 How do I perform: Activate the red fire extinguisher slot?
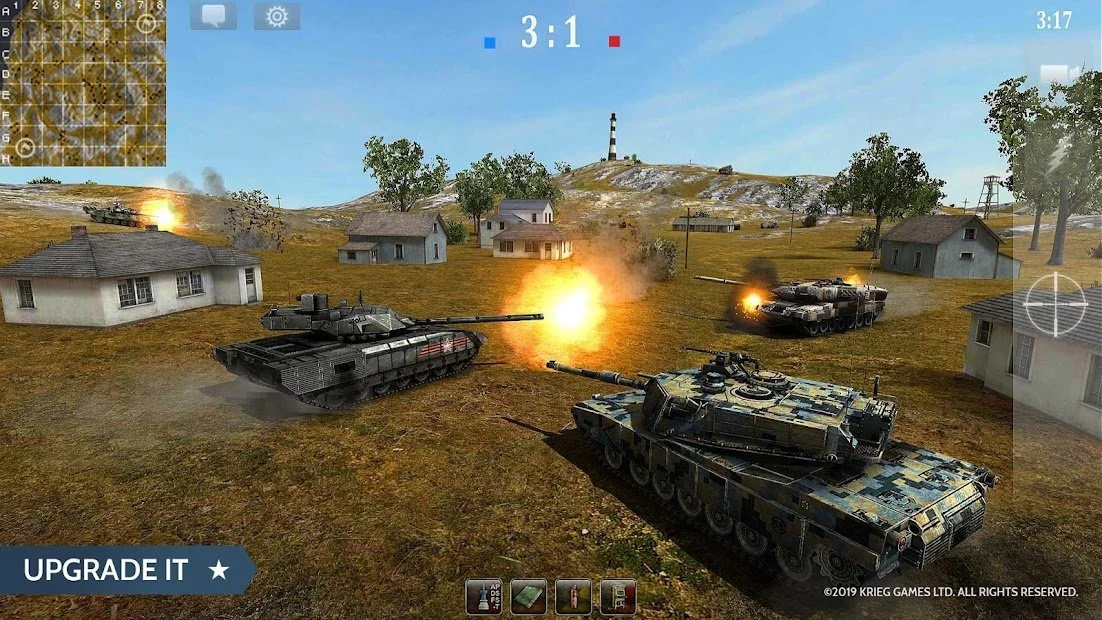click(x=573, y=597)
